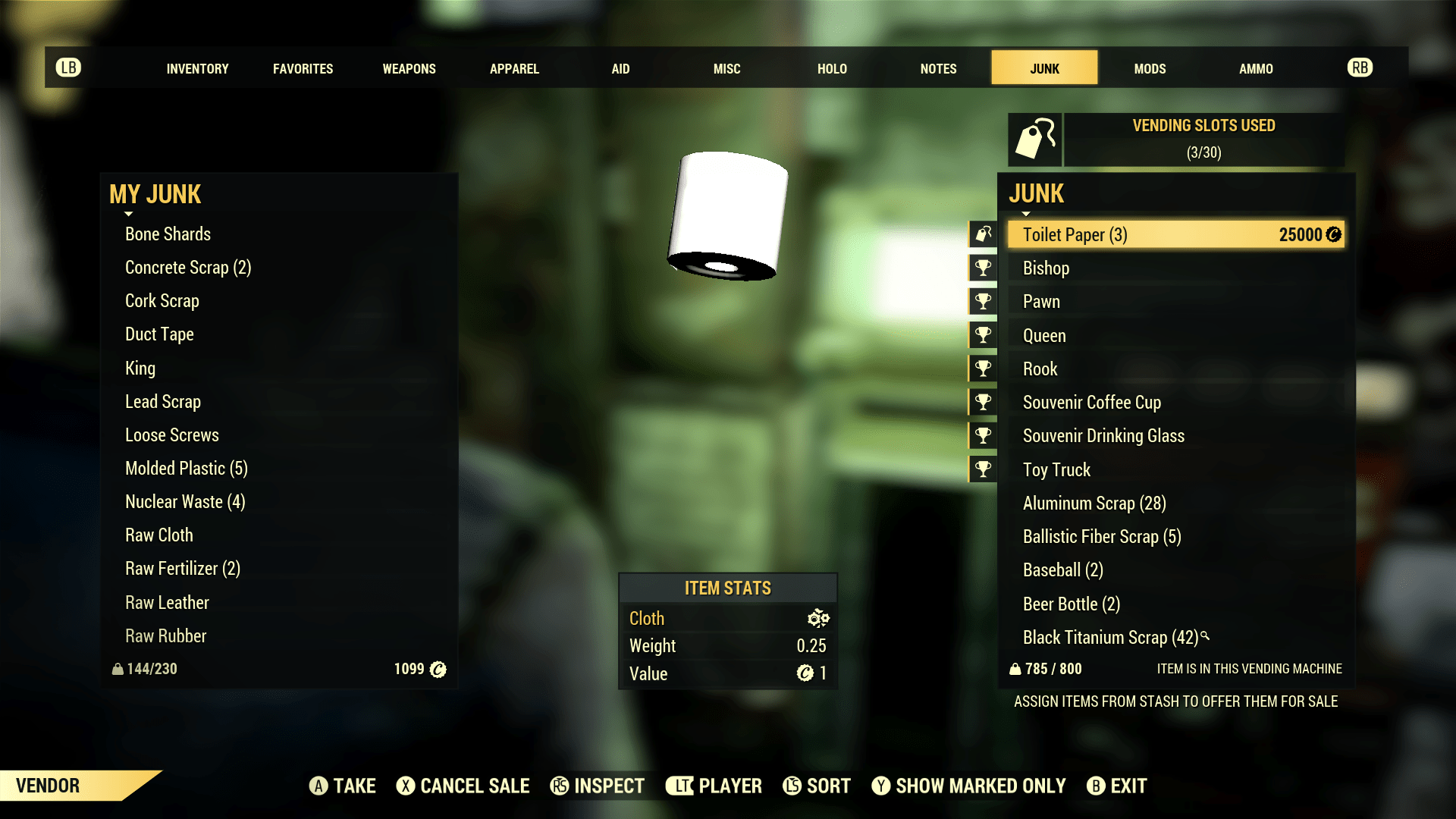Collapse the MY JUNK list header
This screenshot has width=1456, height=819.
(x=127, y=213)
